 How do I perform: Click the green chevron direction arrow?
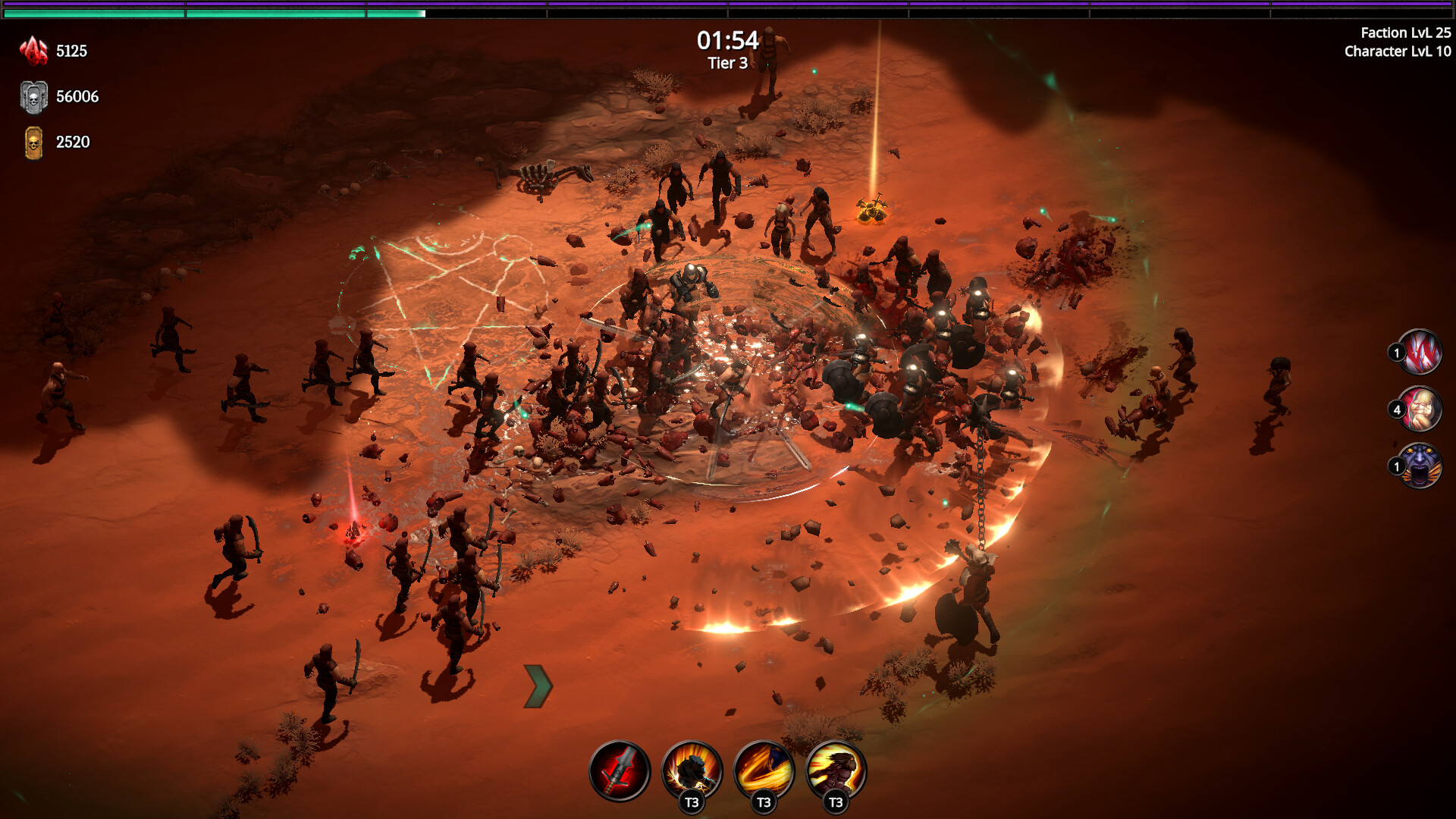click(x=539, y=685)
